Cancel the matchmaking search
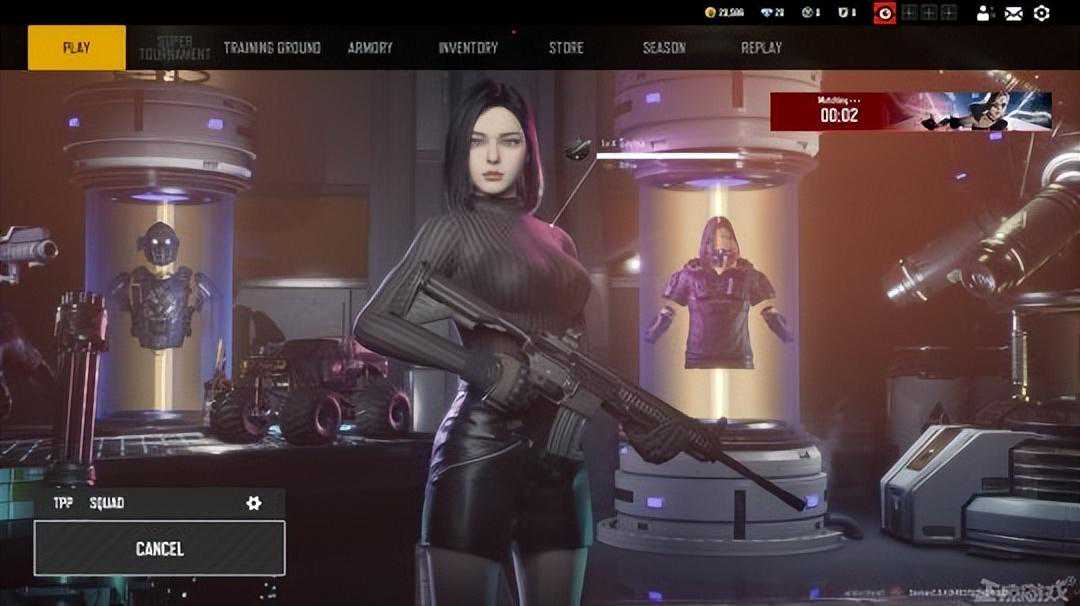Screen dimensions: 1080x606 (x=160, y=548)
